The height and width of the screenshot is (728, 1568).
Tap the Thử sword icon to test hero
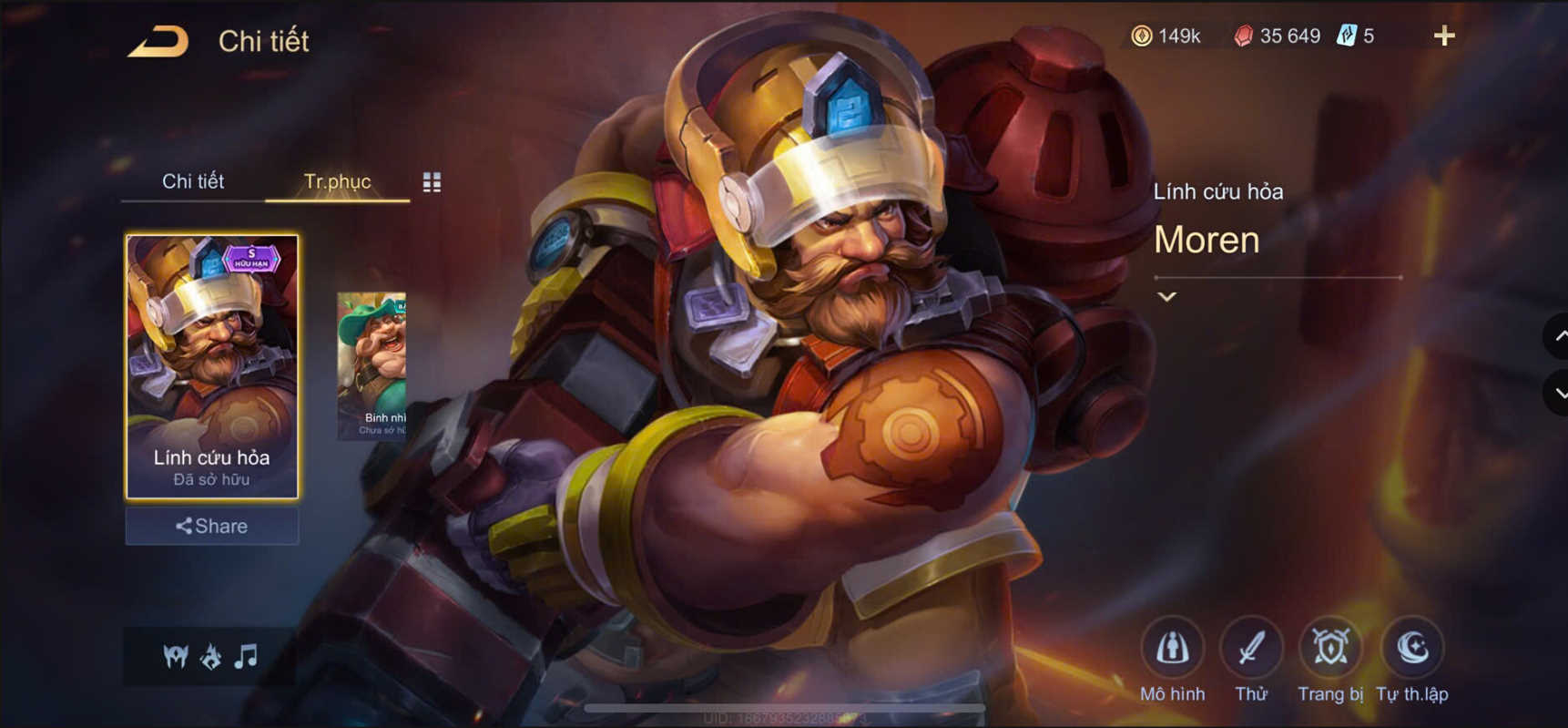(x=1251, y=647)
